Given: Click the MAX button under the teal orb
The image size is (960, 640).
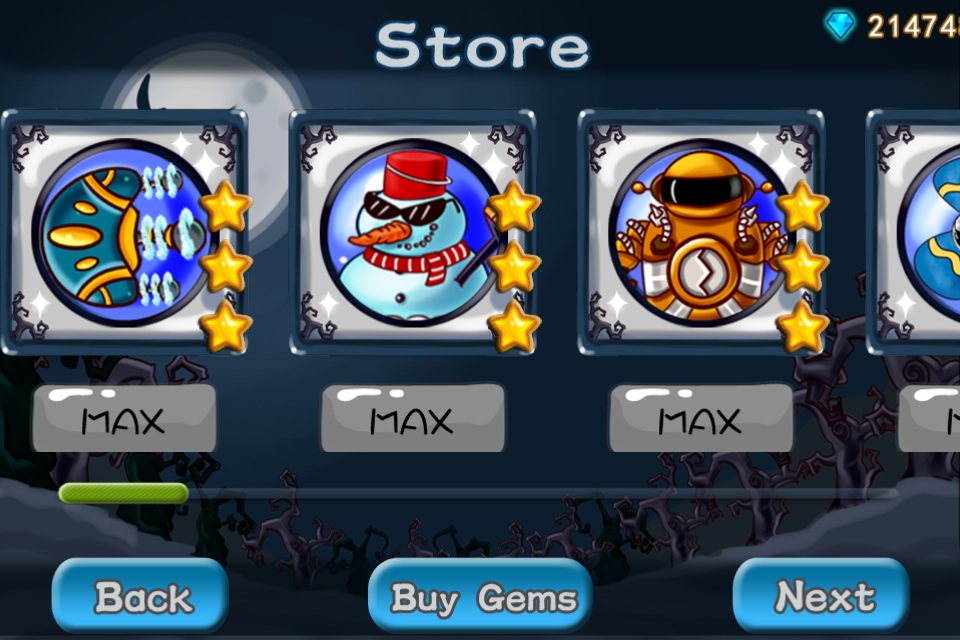Looking at the screenshot, I should point(124,419).
